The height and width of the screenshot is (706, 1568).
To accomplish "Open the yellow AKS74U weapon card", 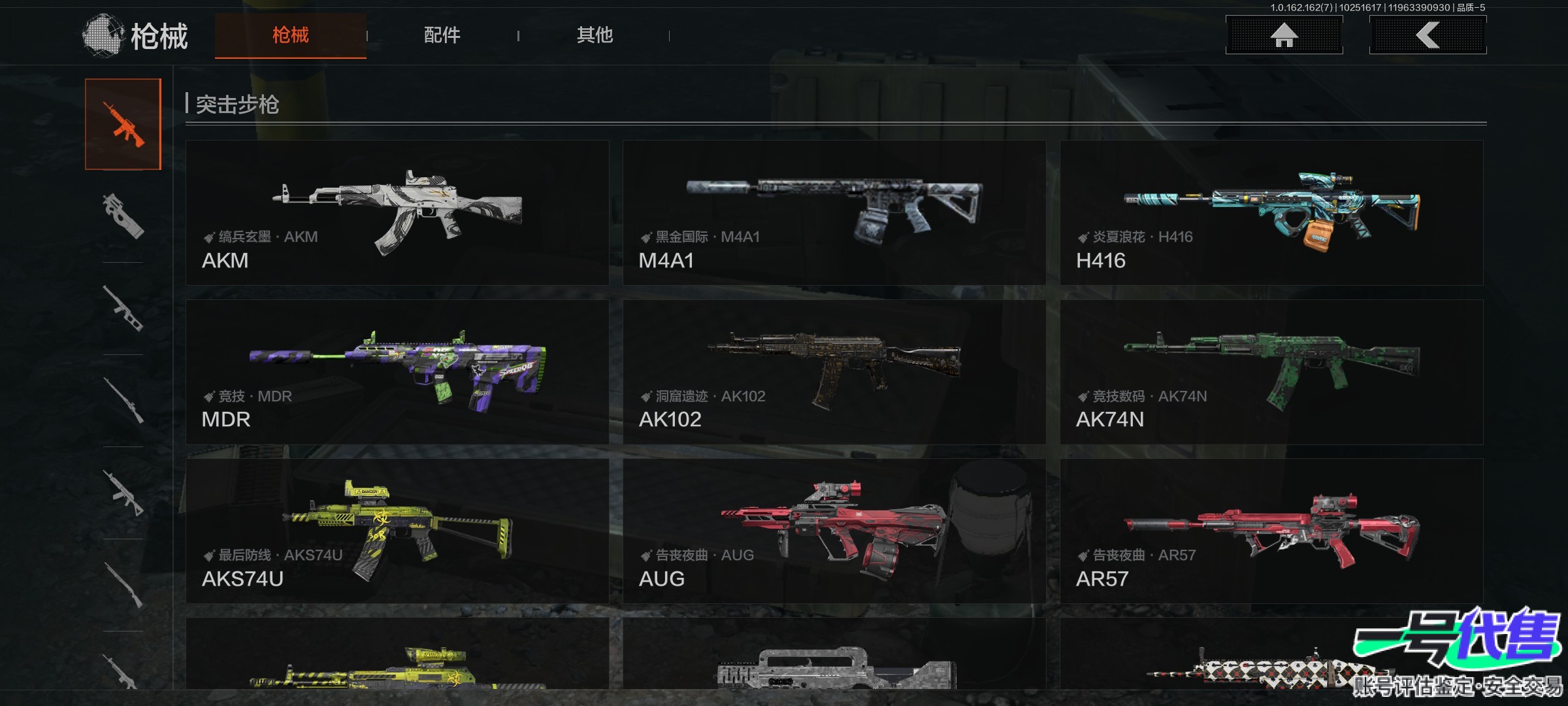I will [397, 531].
